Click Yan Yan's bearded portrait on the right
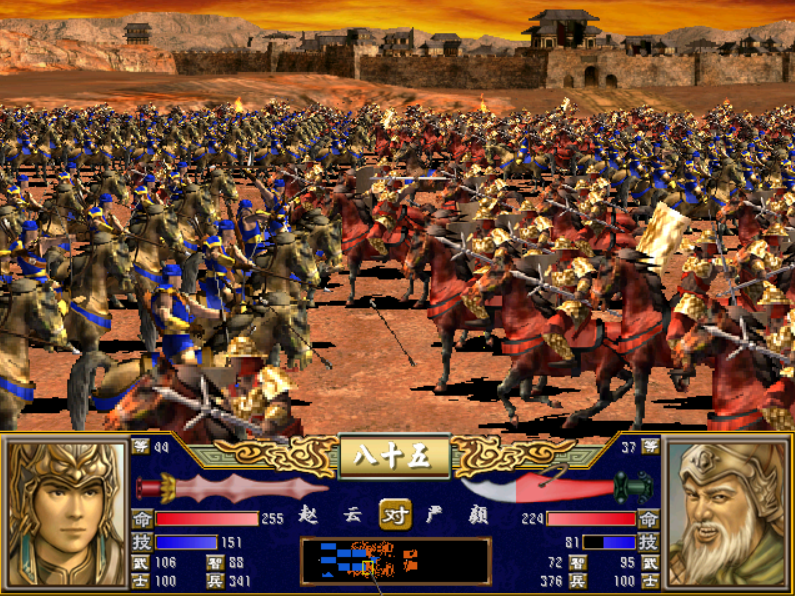The width and height of the screenshot is (795, 596). click(727, 514)
